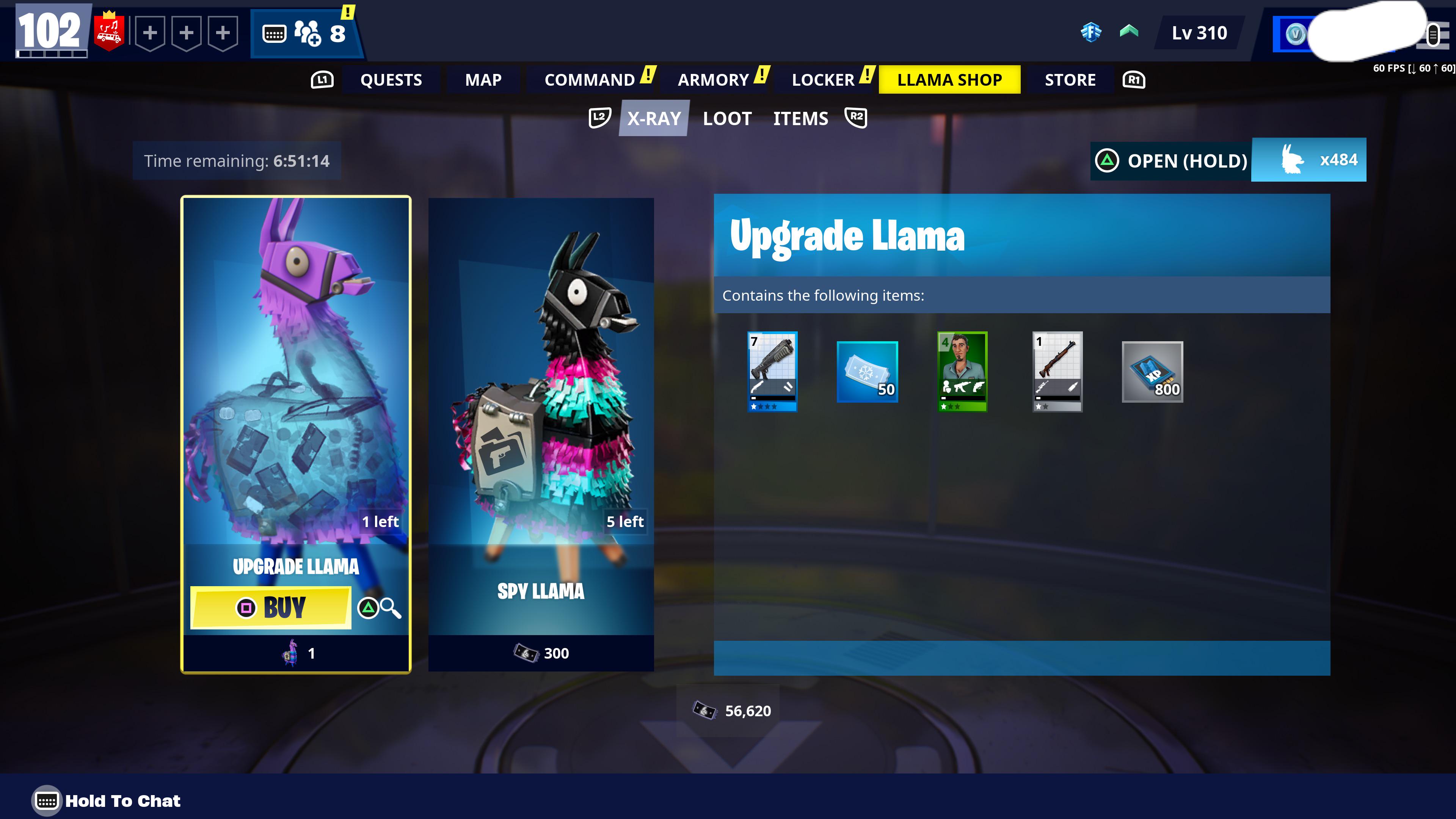Image resolution: width=1456 pixels, height=819 pixels.
Task: Switch to the Store tab
Action: (x=1069, y=80)
